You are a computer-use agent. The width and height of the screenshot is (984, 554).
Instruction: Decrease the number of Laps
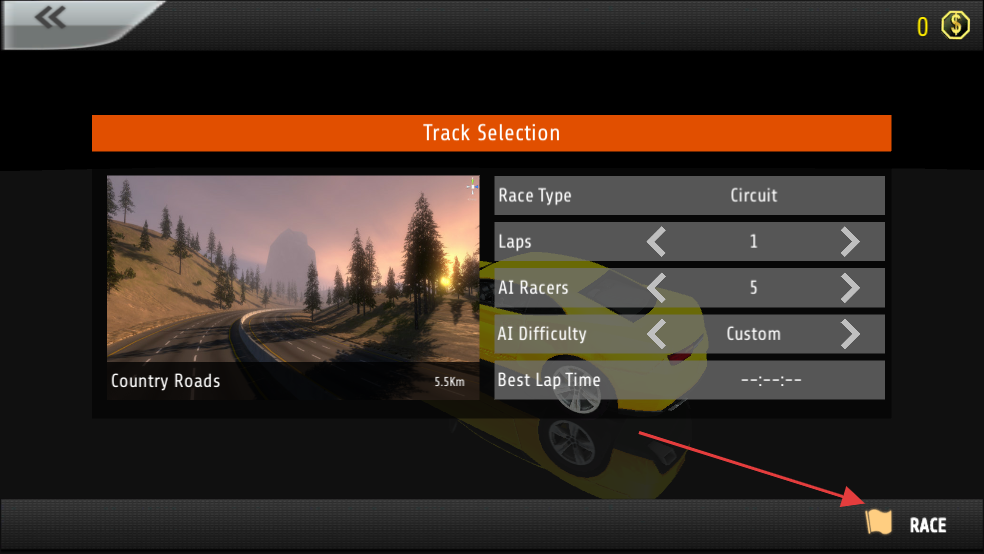pyautogui.click(x=657, y=242)
